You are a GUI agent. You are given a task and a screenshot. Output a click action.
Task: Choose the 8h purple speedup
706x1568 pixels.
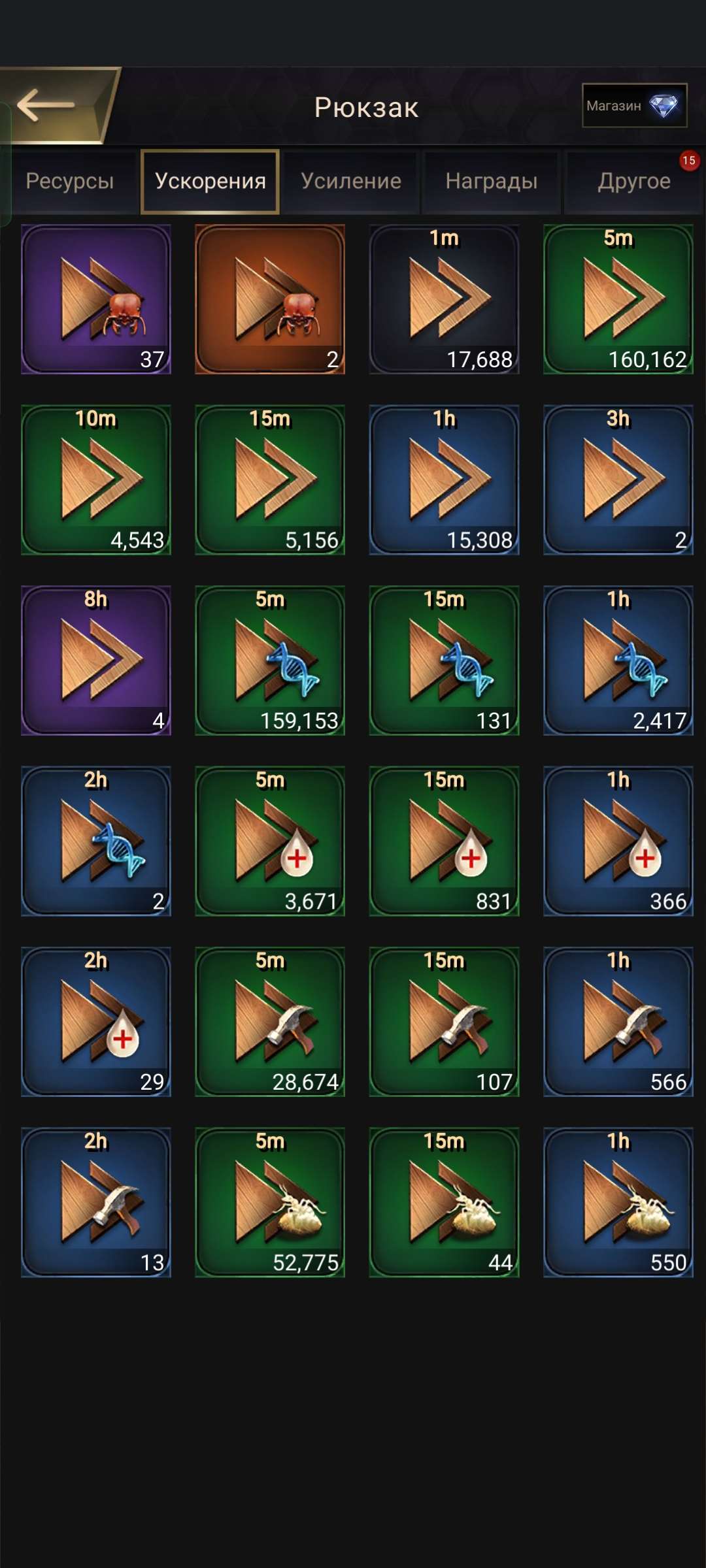[x=96, y=661]
